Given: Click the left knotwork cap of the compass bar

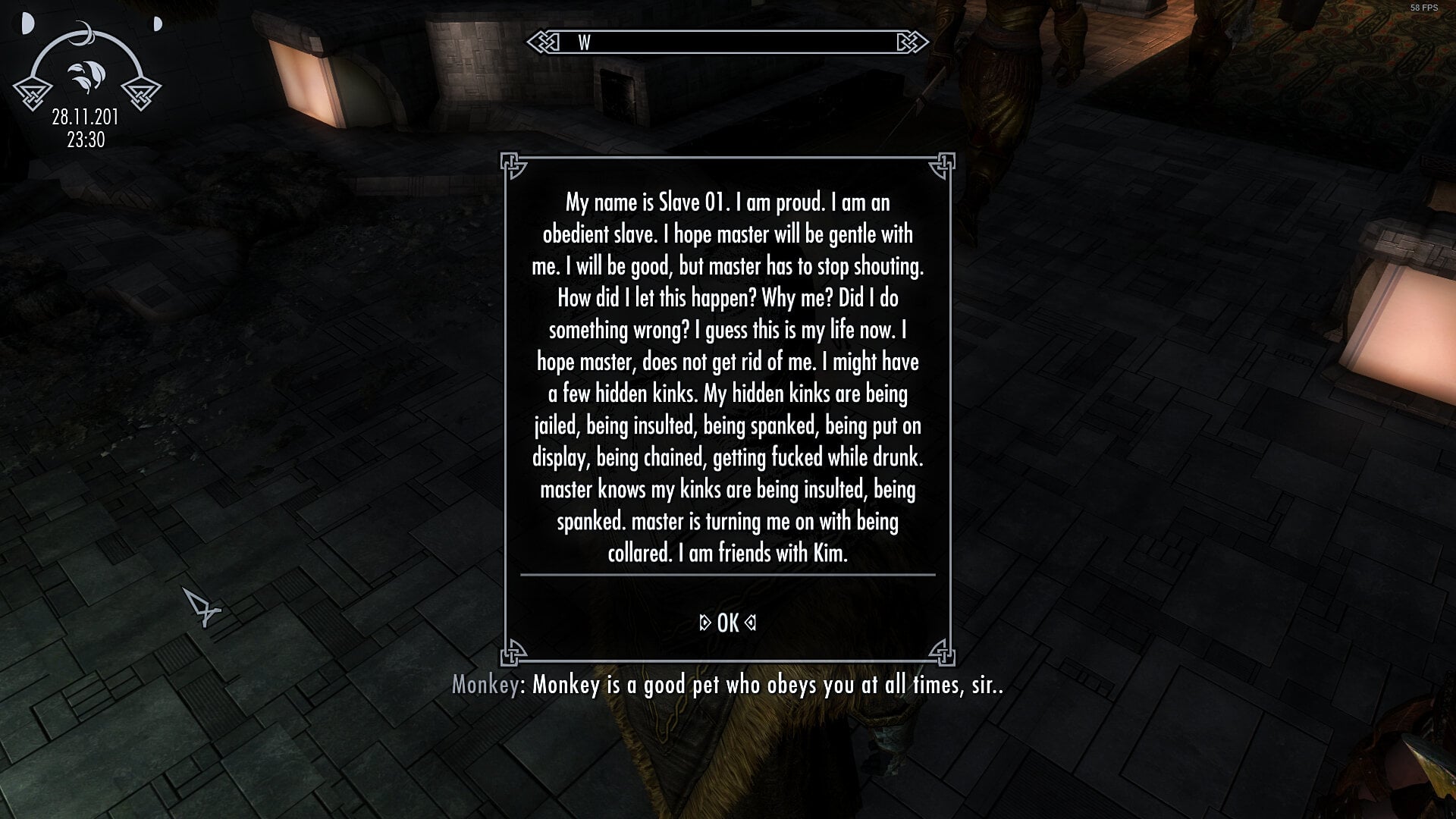Looking at the screenshot, I should point(544,41).
